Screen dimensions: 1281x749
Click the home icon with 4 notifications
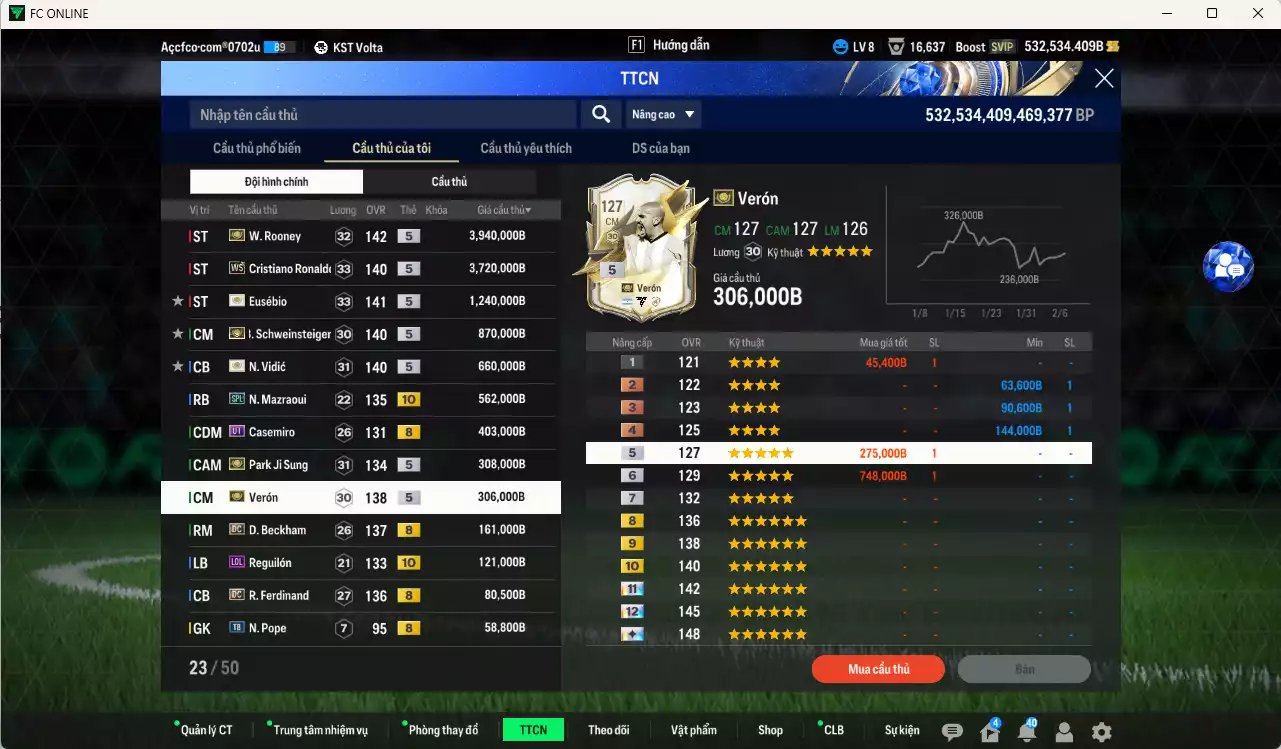tap(988, 732)
